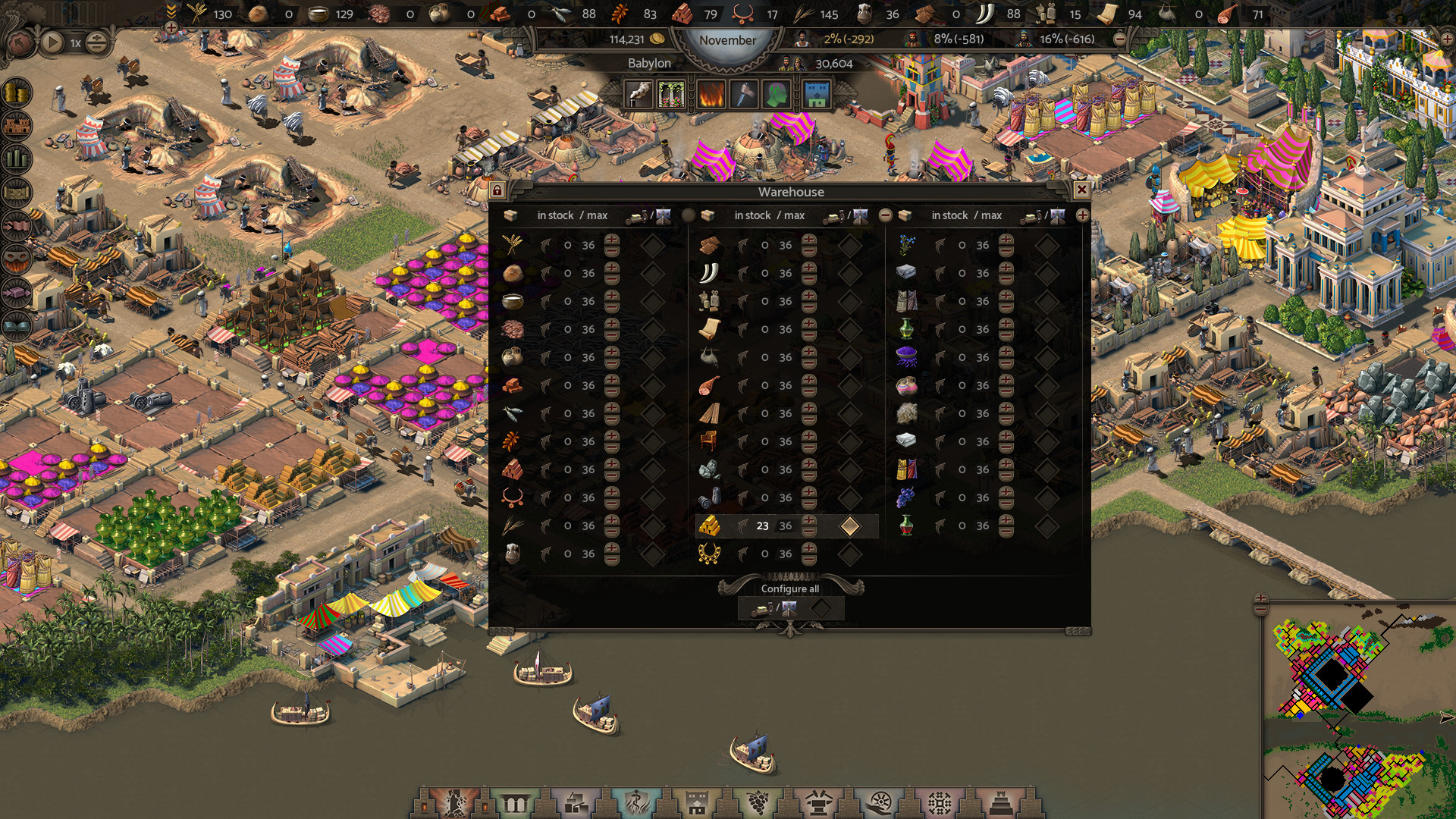Select the grapes warehouse row icon
The width and height of the screenshot is (1456, 819).
pyautogui.click(x=906, y=497)
